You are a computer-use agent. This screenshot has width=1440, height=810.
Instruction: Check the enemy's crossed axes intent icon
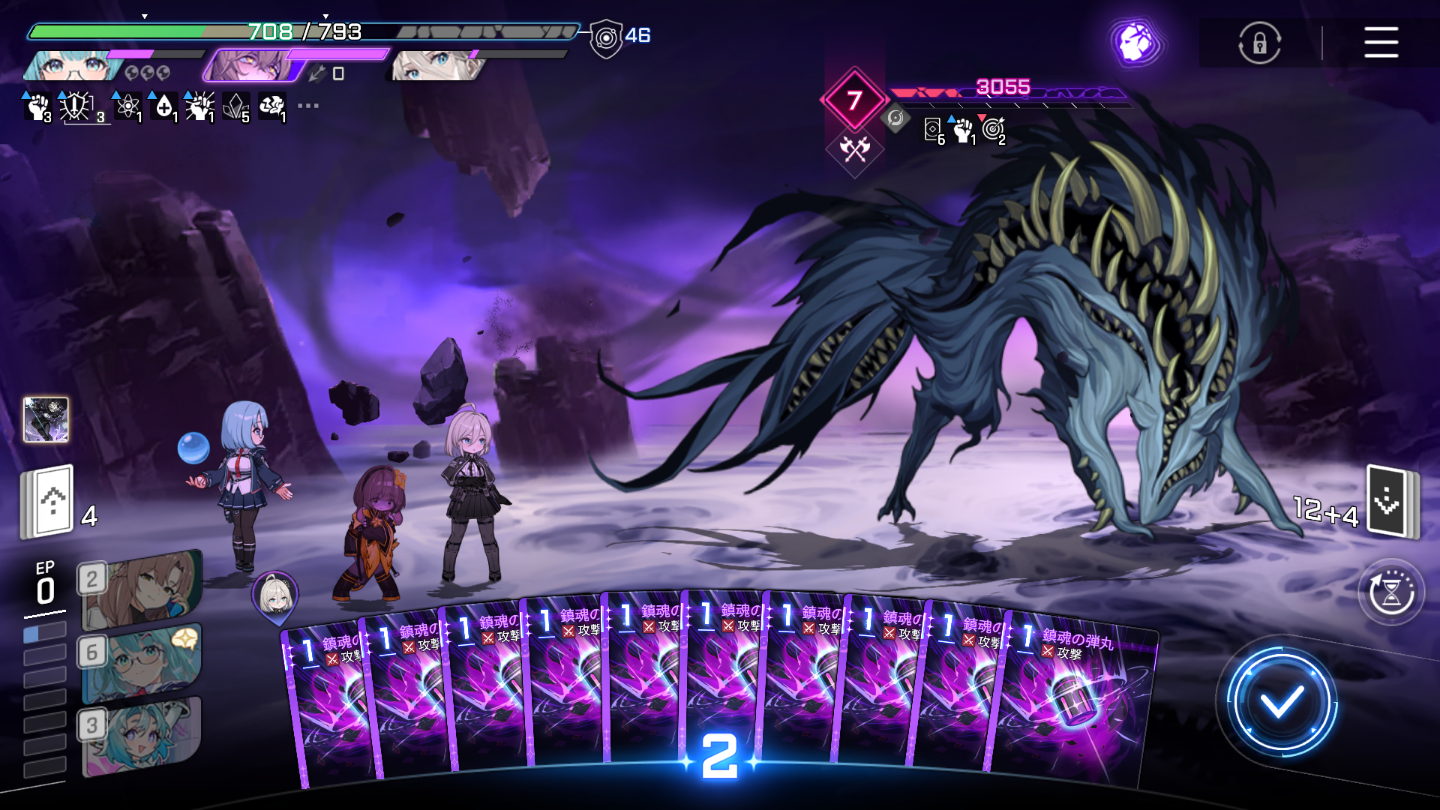tap(853, 150)
